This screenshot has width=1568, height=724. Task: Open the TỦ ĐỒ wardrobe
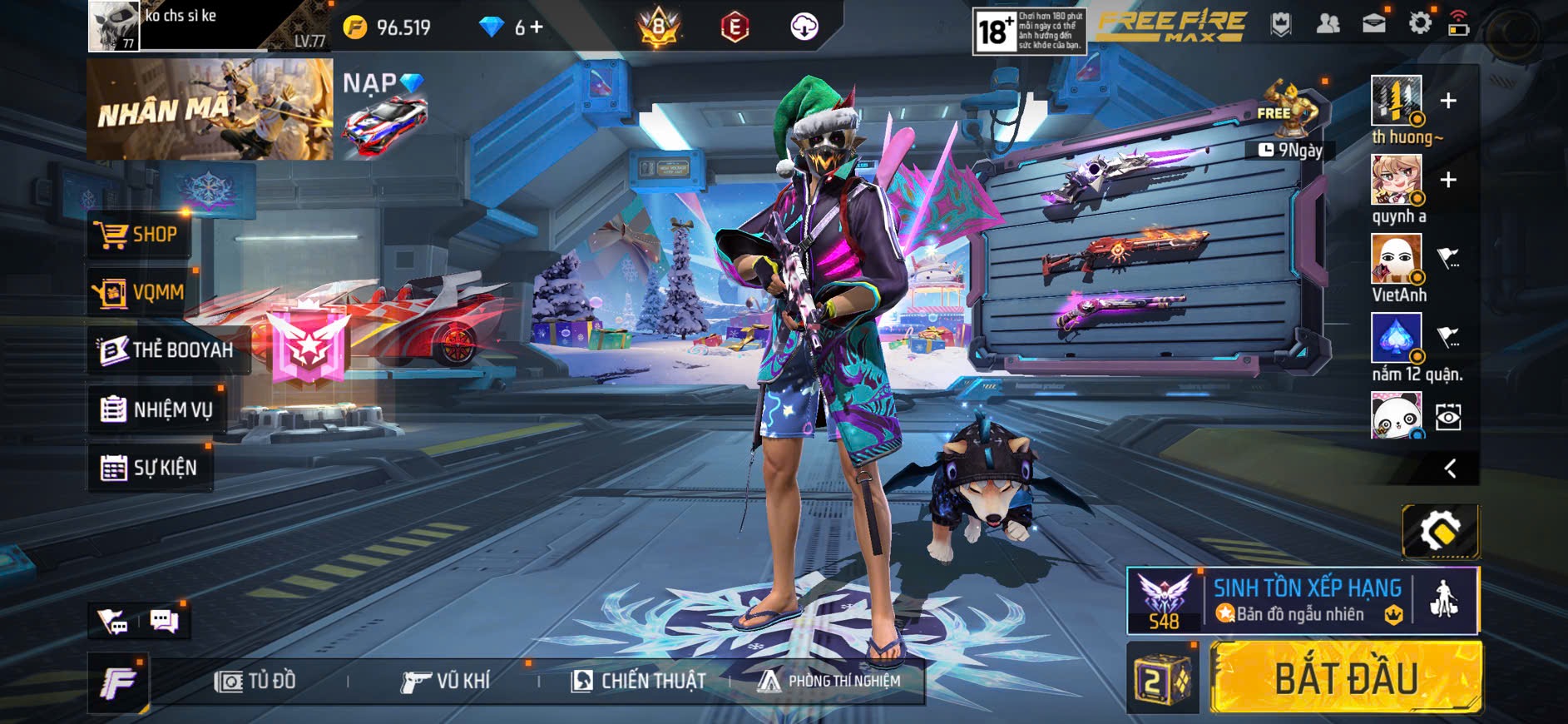click(x=255, y=682)
